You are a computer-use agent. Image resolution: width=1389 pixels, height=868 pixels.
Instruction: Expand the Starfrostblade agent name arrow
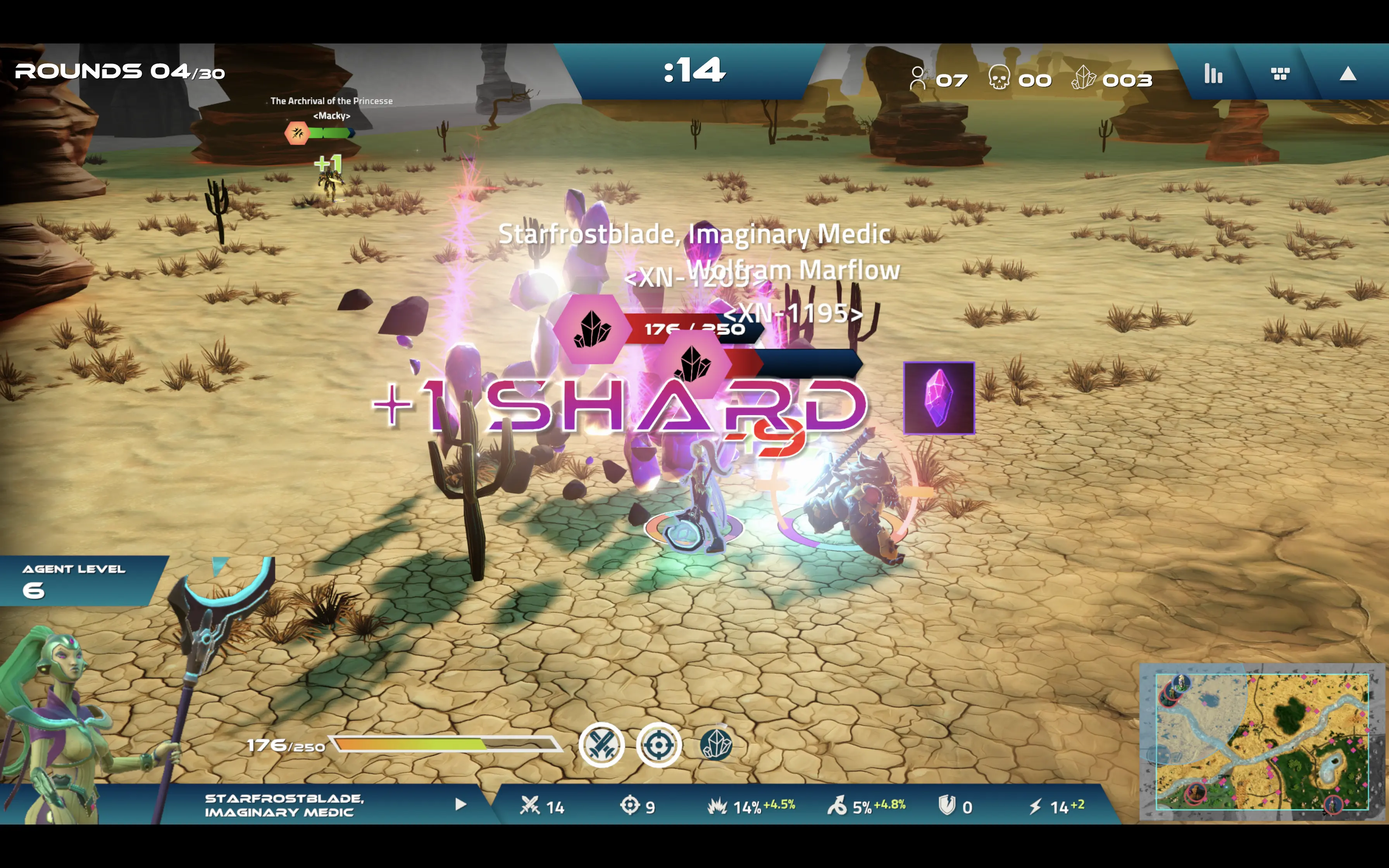[x=460, y=804]
